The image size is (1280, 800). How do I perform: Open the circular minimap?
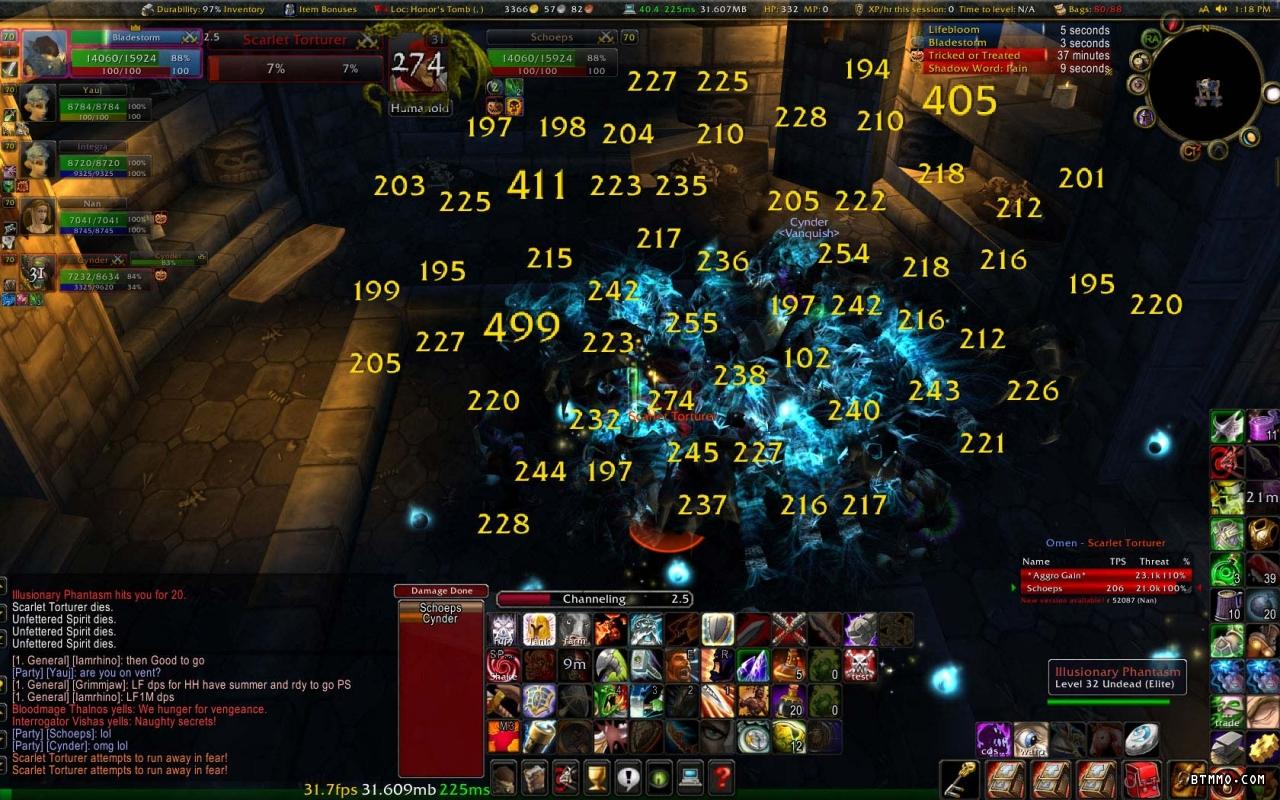click(1204, 88)
